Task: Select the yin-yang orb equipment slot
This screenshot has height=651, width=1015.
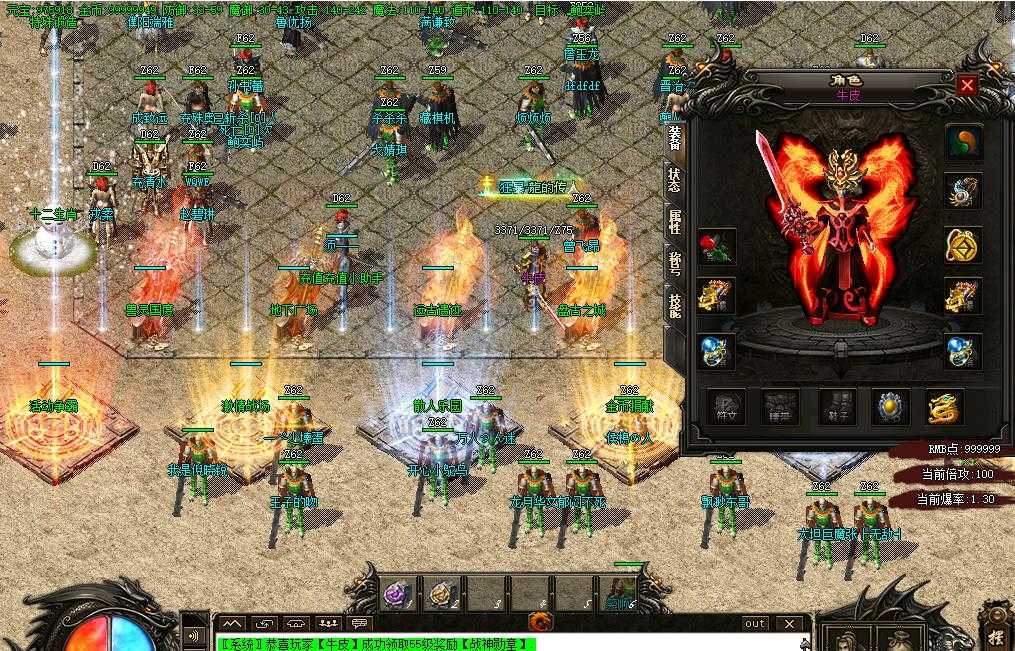Action: (x=964, y=144)
